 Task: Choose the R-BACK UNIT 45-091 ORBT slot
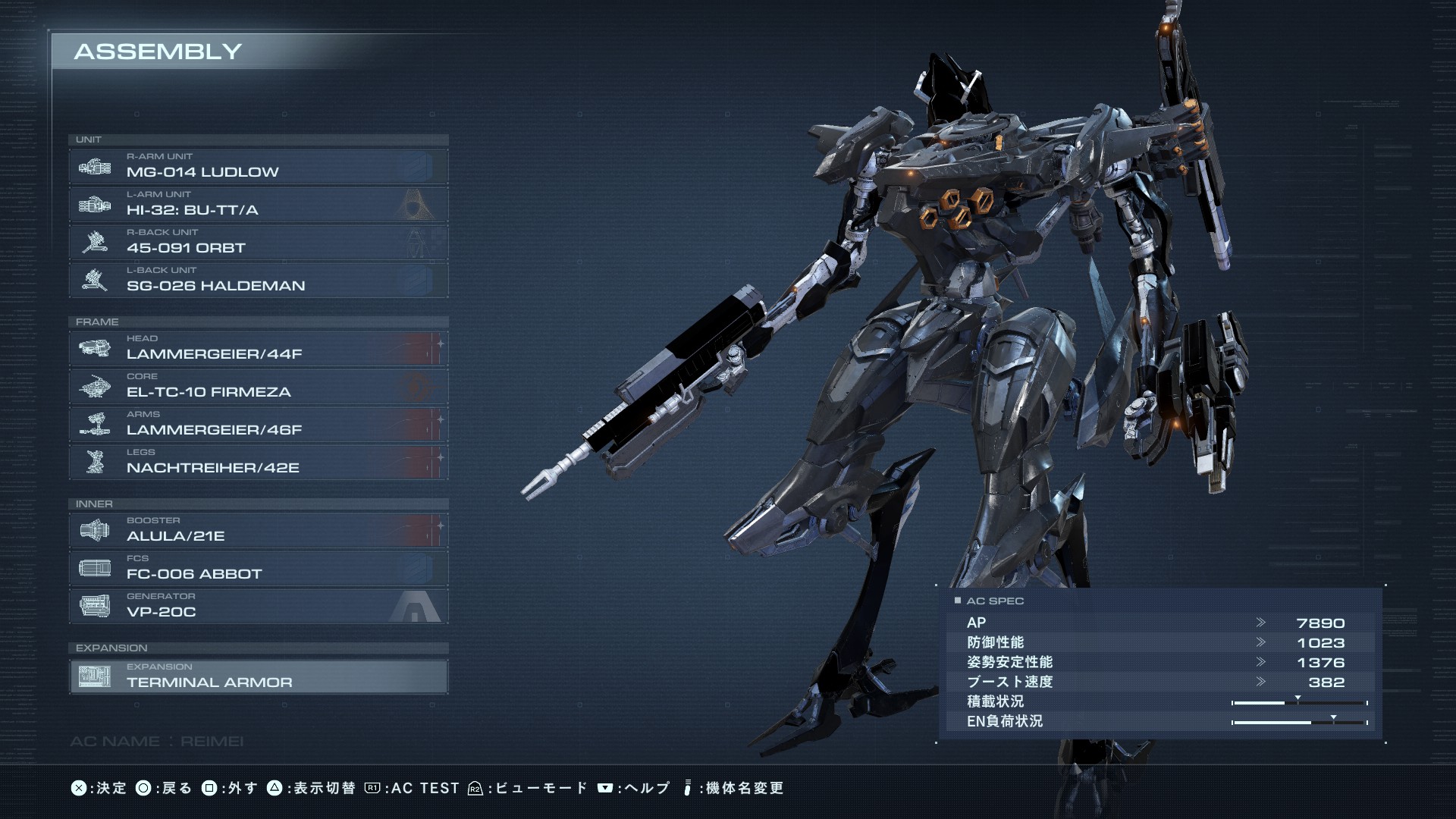(x=258, y=242)
